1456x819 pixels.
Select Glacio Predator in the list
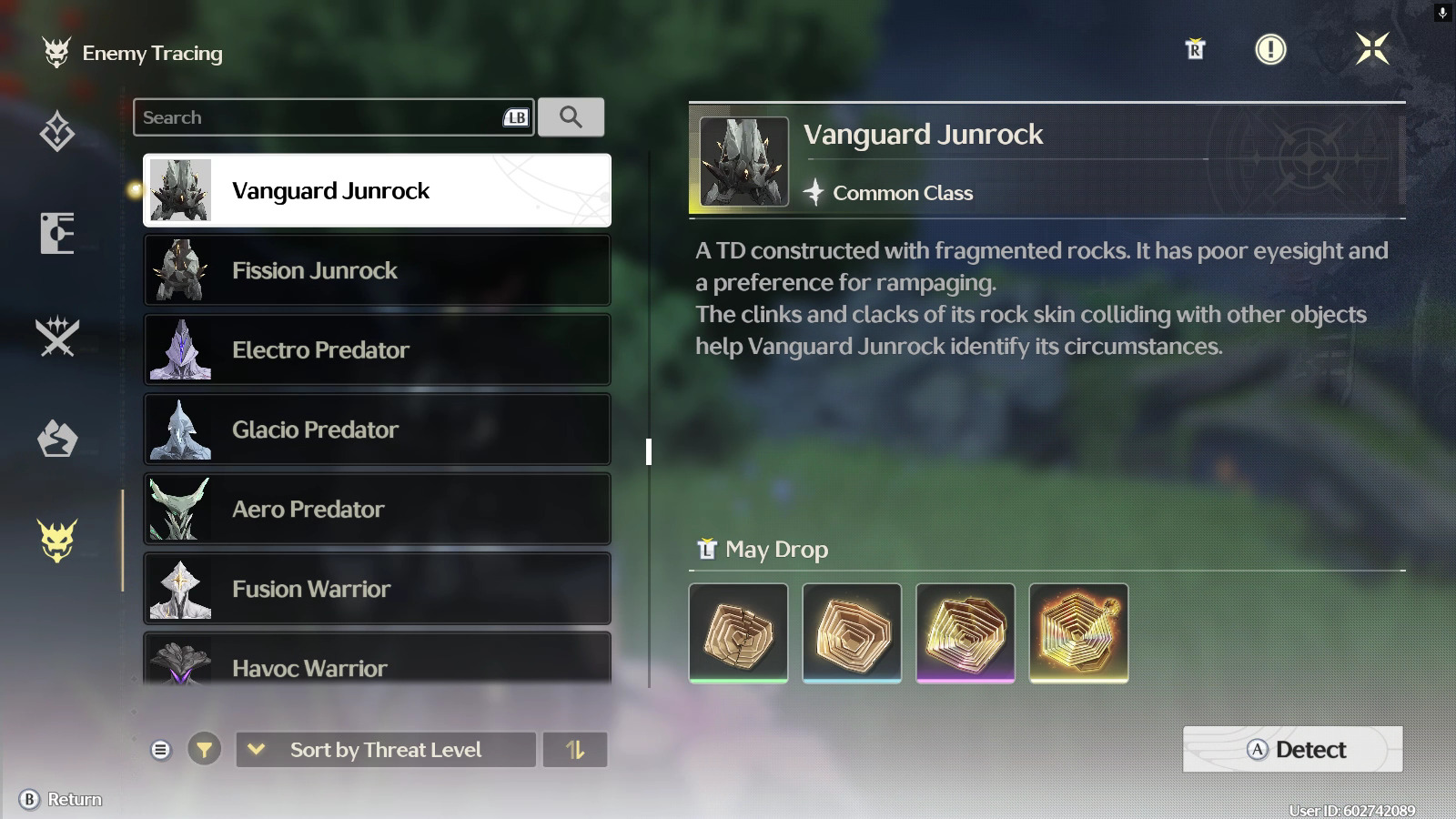(377, 430)
